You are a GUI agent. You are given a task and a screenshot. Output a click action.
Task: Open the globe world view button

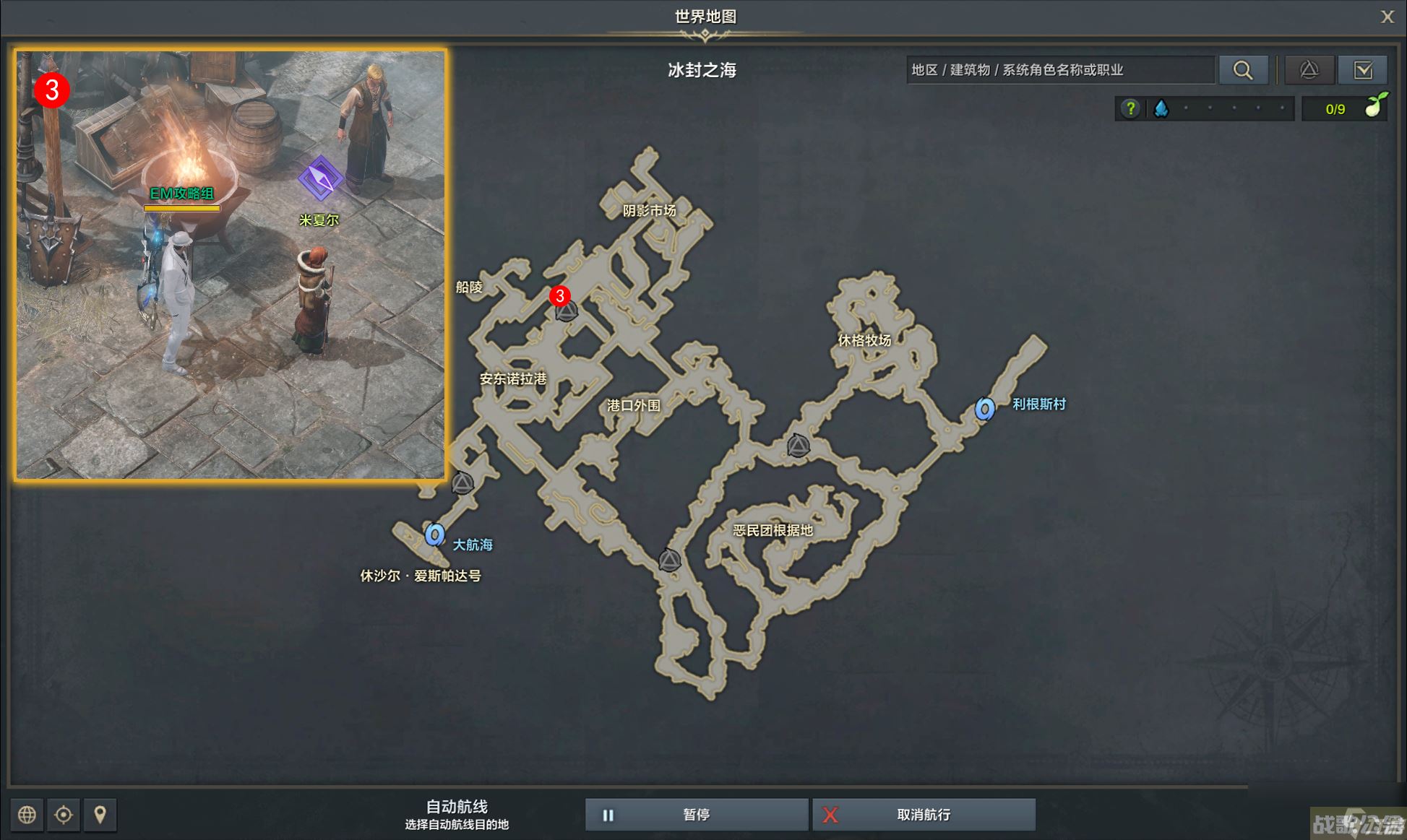[x=27, y=815]
